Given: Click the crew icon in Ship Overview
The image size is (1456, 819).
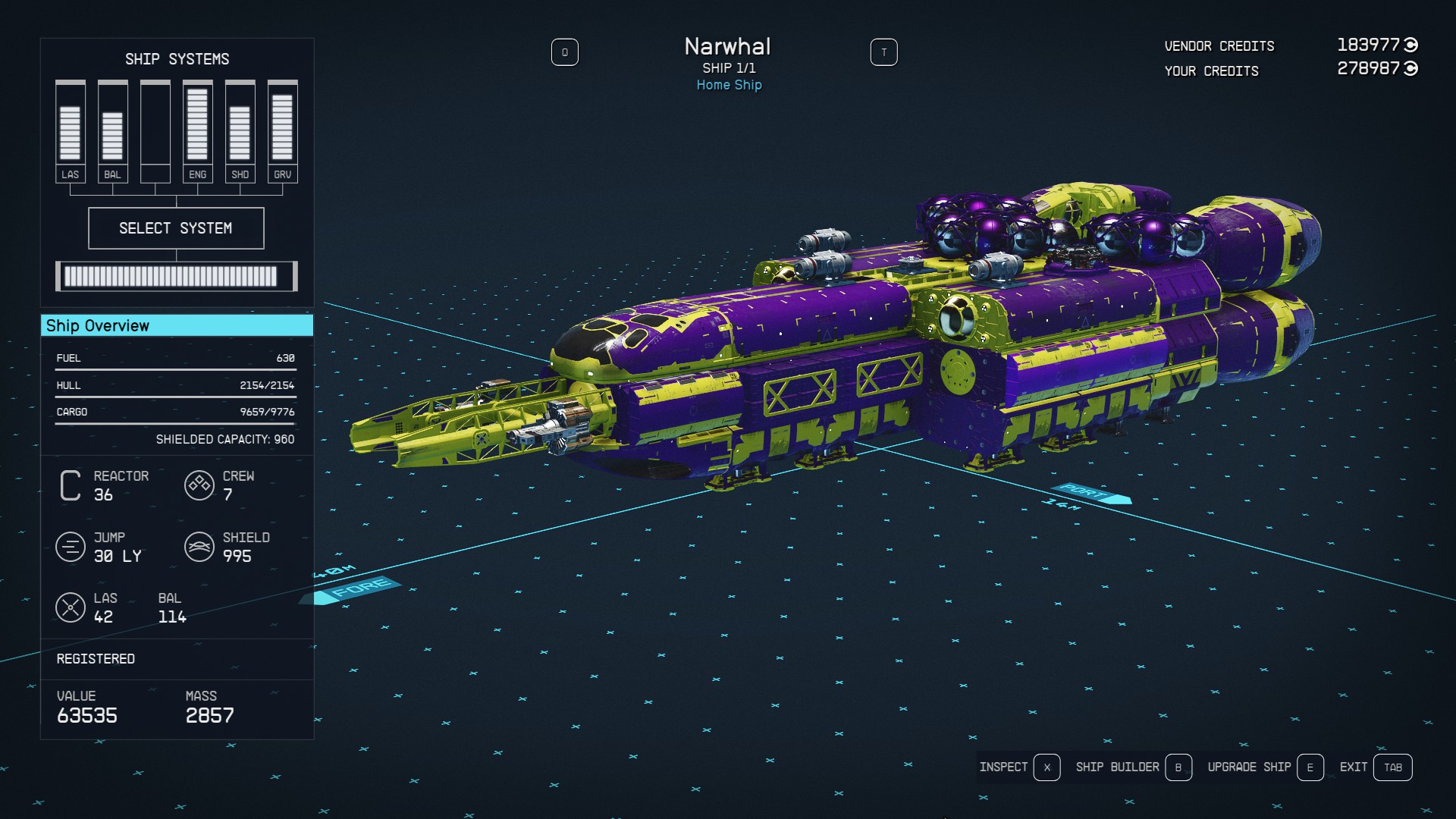Looking at the screenshot, I should (x=199, y=485).
